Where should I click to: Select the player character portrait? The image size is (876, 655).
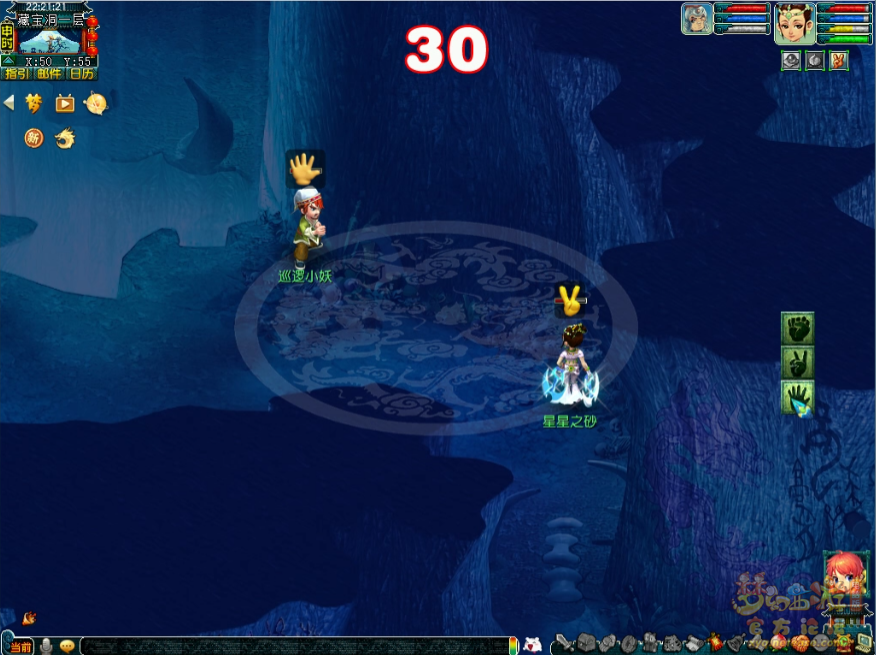click(794, 23)
